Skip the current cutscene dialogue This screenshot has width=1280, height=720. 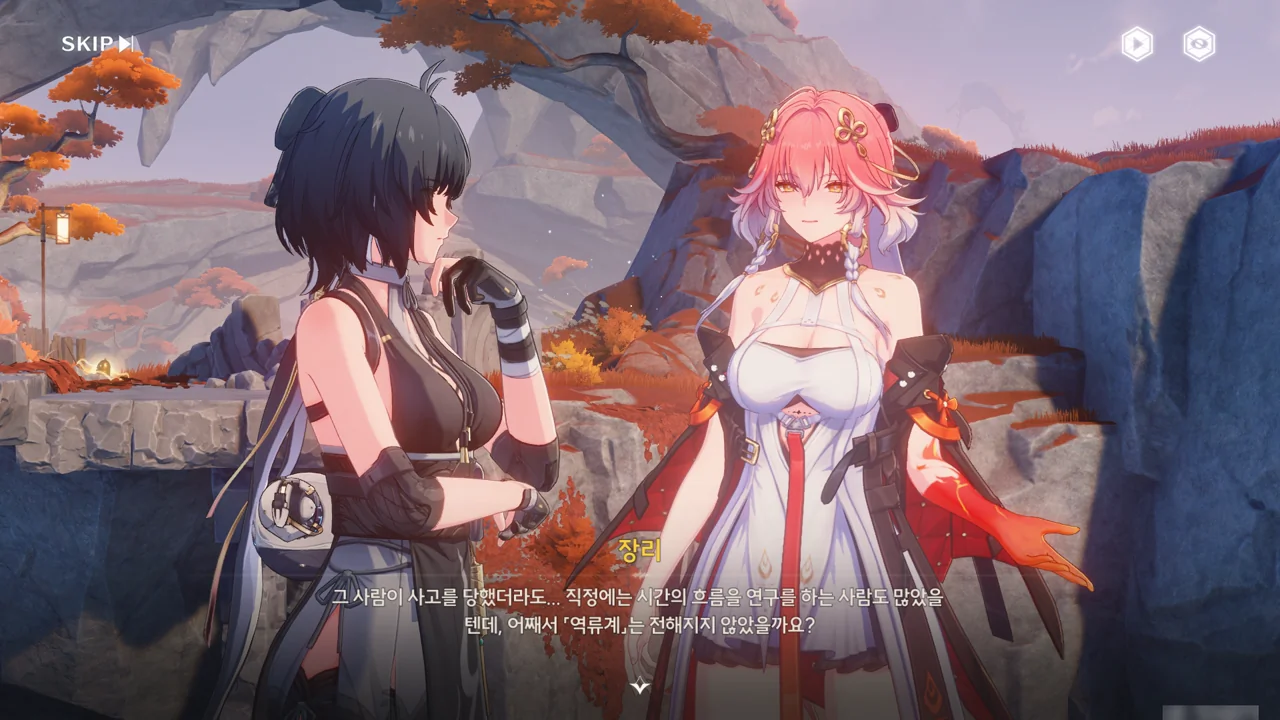pos(97,43)
